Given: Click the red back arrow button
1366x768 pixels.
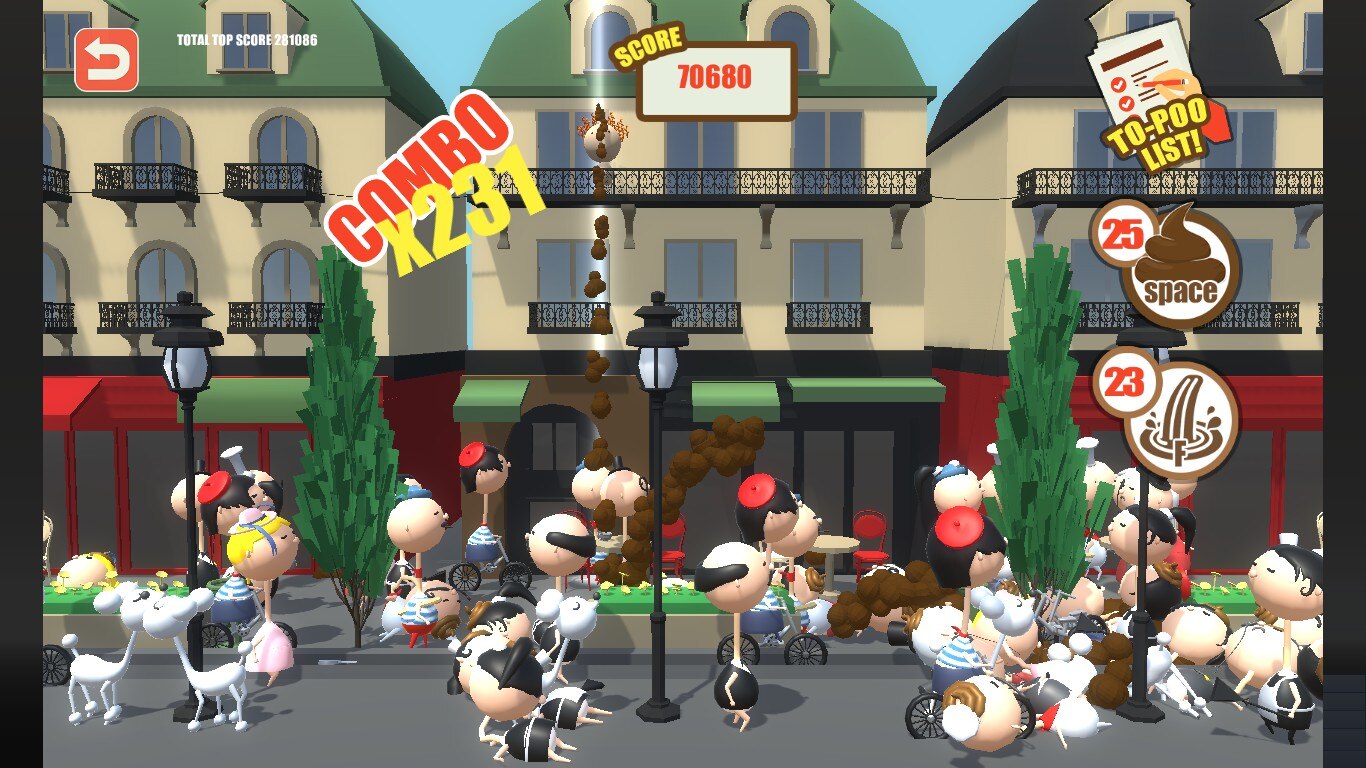Looking at the screenshot, I should tap(106, 60).
